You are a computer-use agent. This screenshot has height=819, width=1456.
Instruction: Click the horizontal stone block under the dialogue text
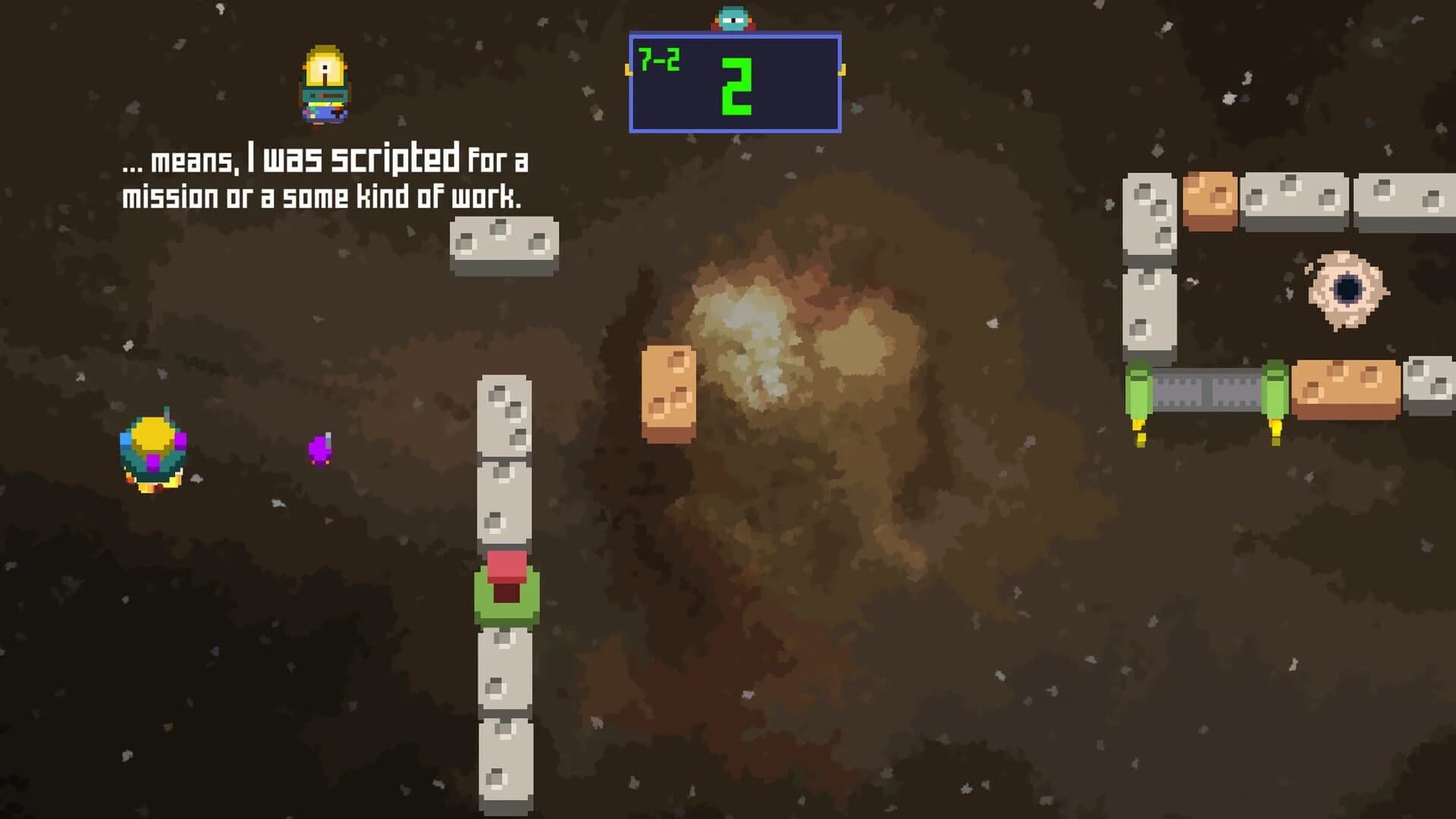click(504, 246)
